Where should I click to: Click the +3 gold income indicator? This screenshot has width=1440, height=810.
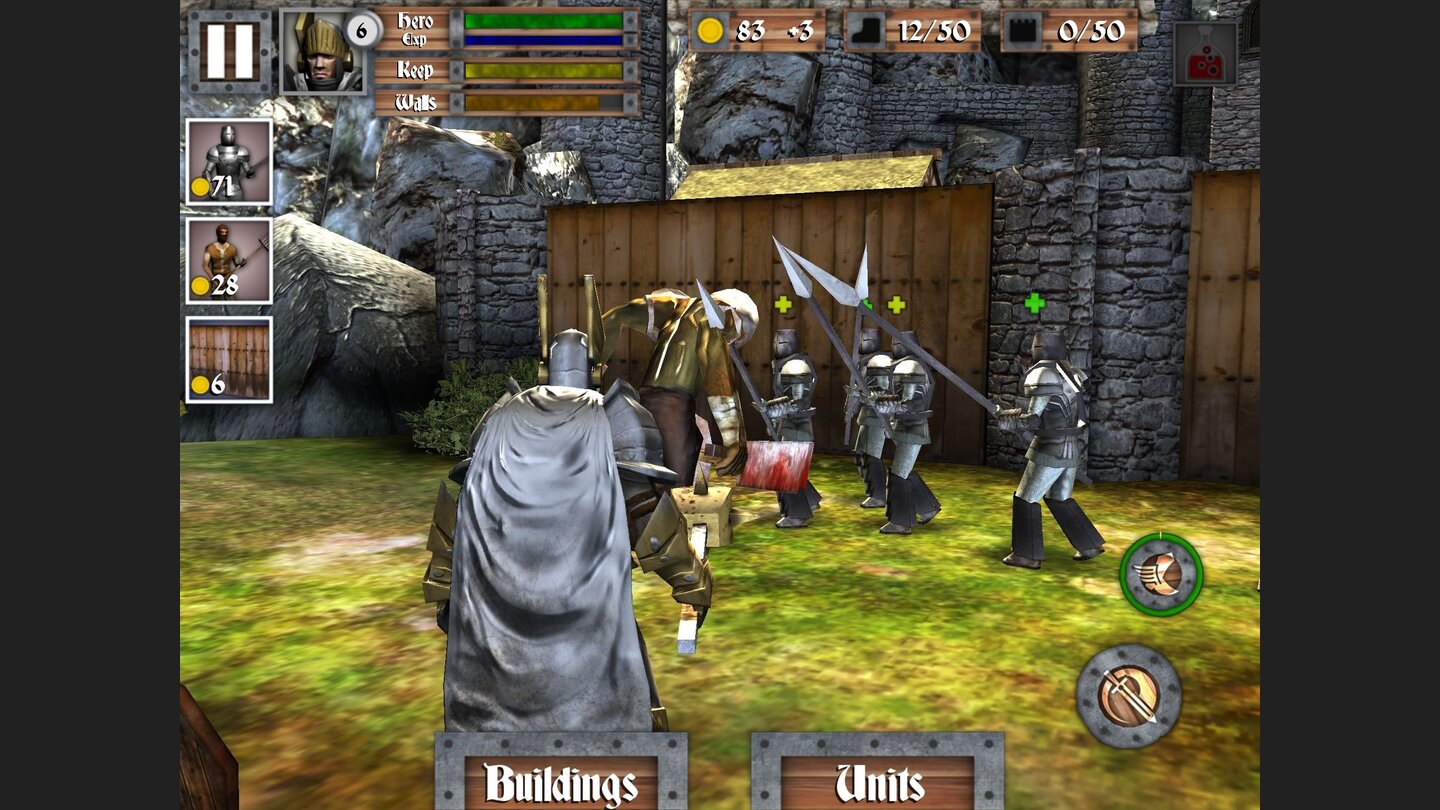[790, 33]
